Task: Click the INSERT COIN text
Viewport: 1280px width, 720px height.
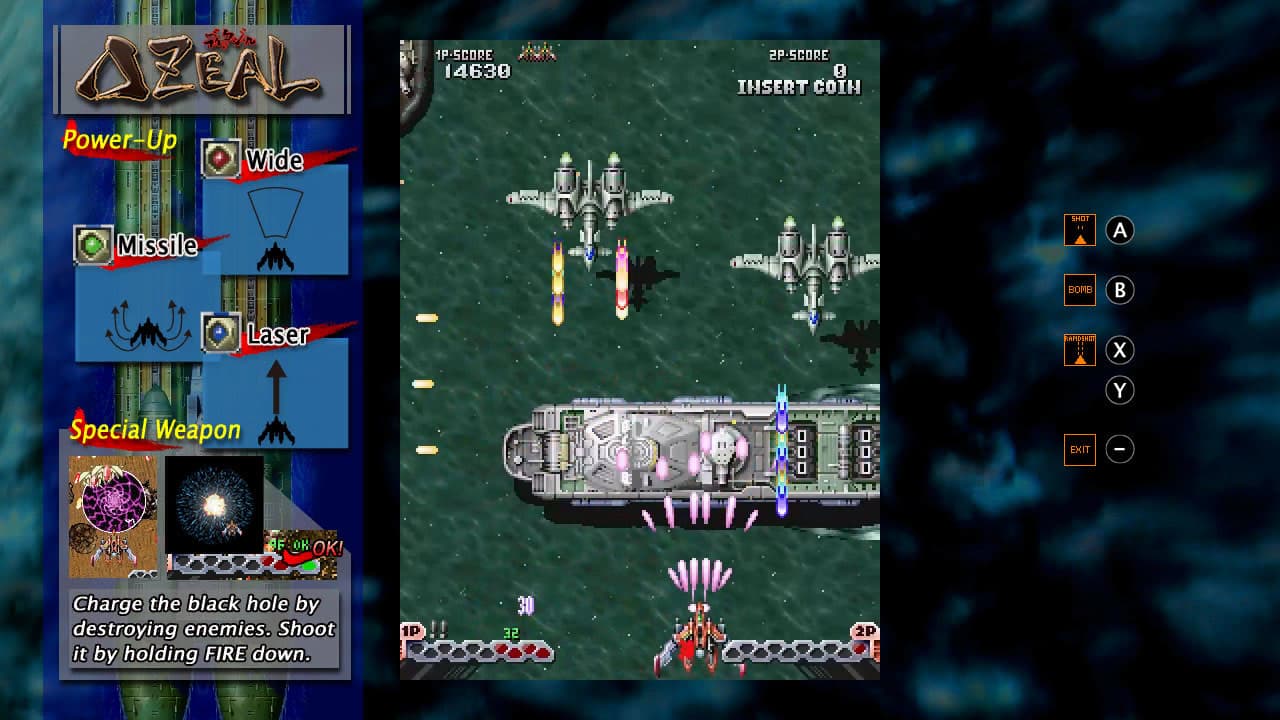Action: [x=800, y=87]
